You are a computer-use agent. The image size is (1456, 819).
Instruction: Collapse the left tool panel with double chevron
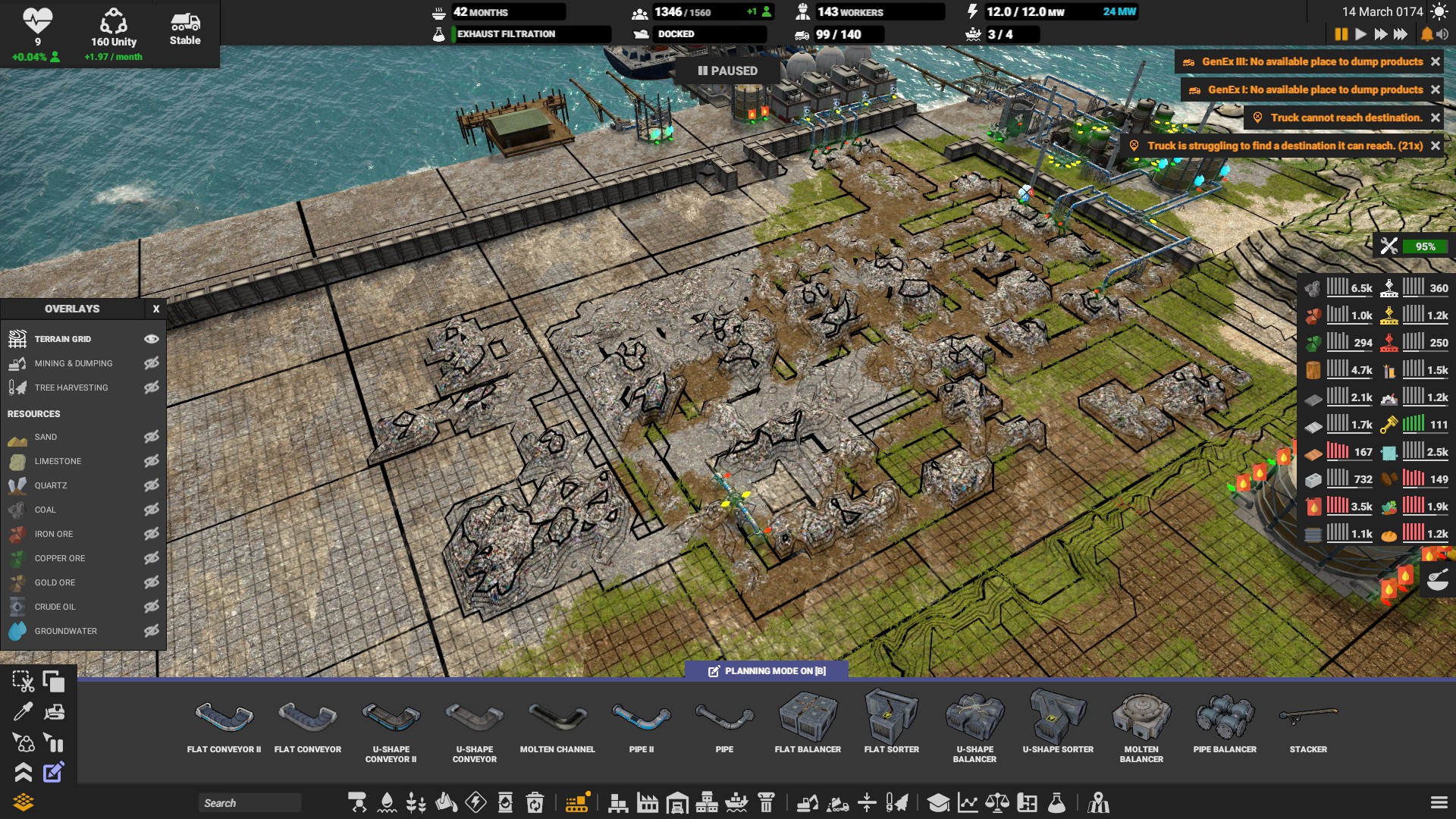23,773
